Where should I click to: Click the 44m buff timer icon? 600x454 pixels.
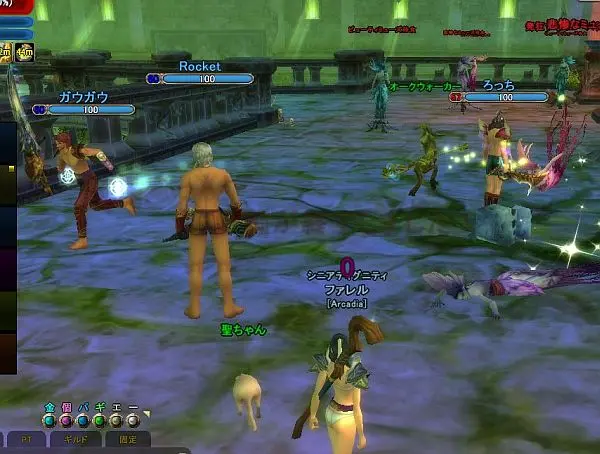coord(24,52)
